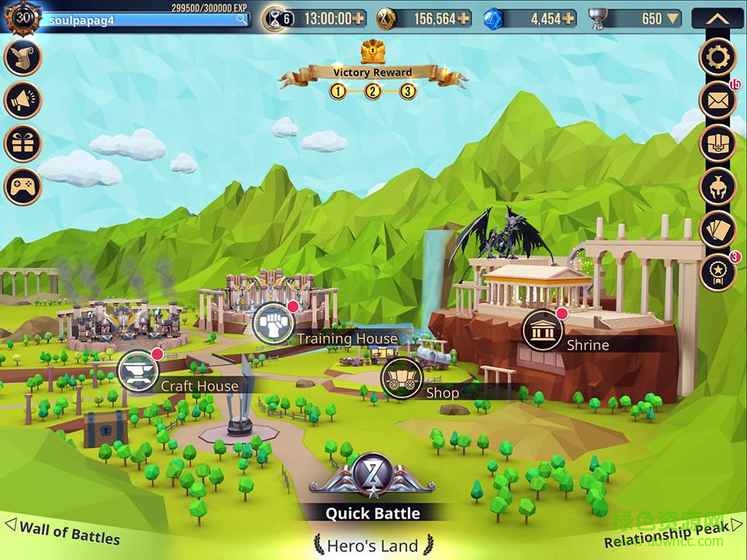The width and height of the screenshot is (747, 560).
Task: Add more gold coins with plus button
Action: pyautogui.click(x=464, y=18)
